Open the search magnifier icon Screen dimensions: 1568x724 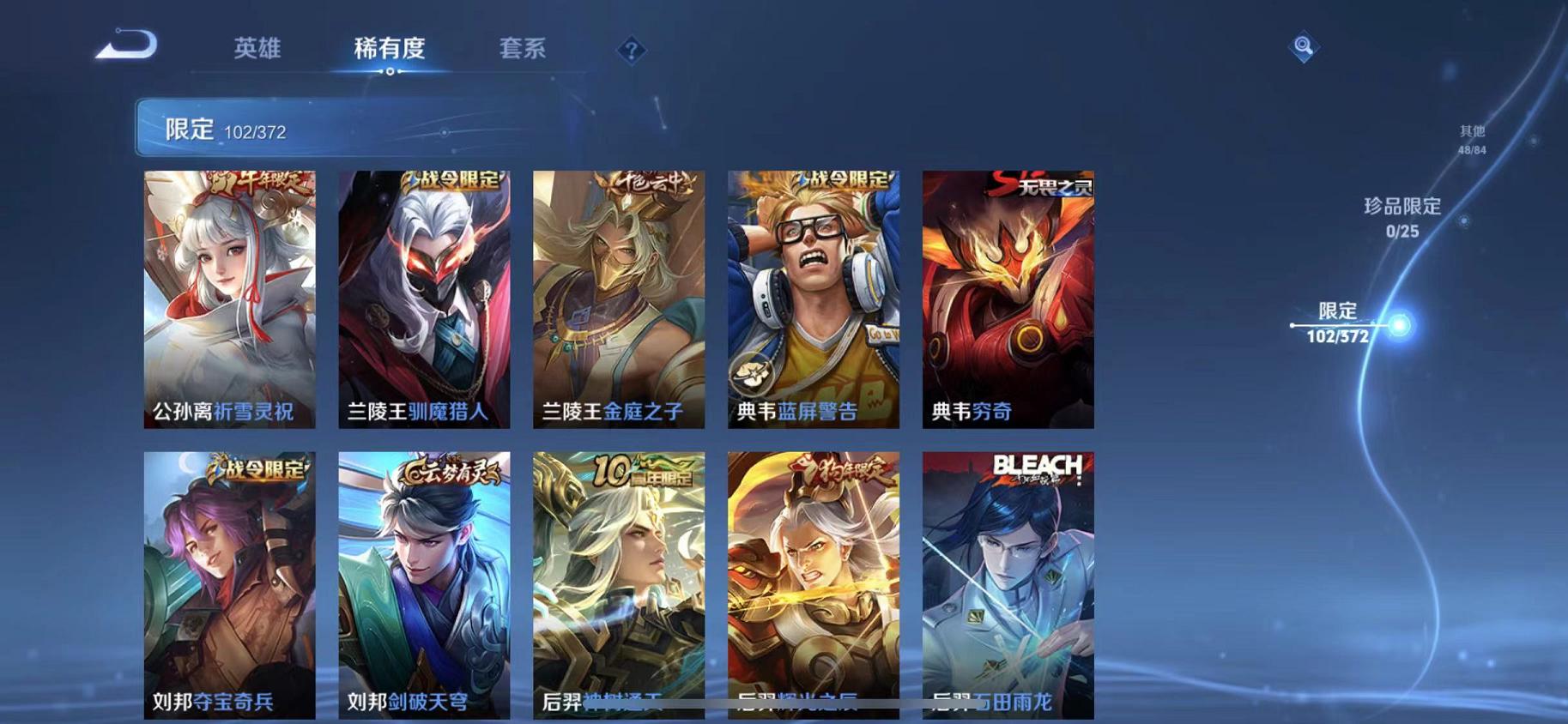(1303, 46)
